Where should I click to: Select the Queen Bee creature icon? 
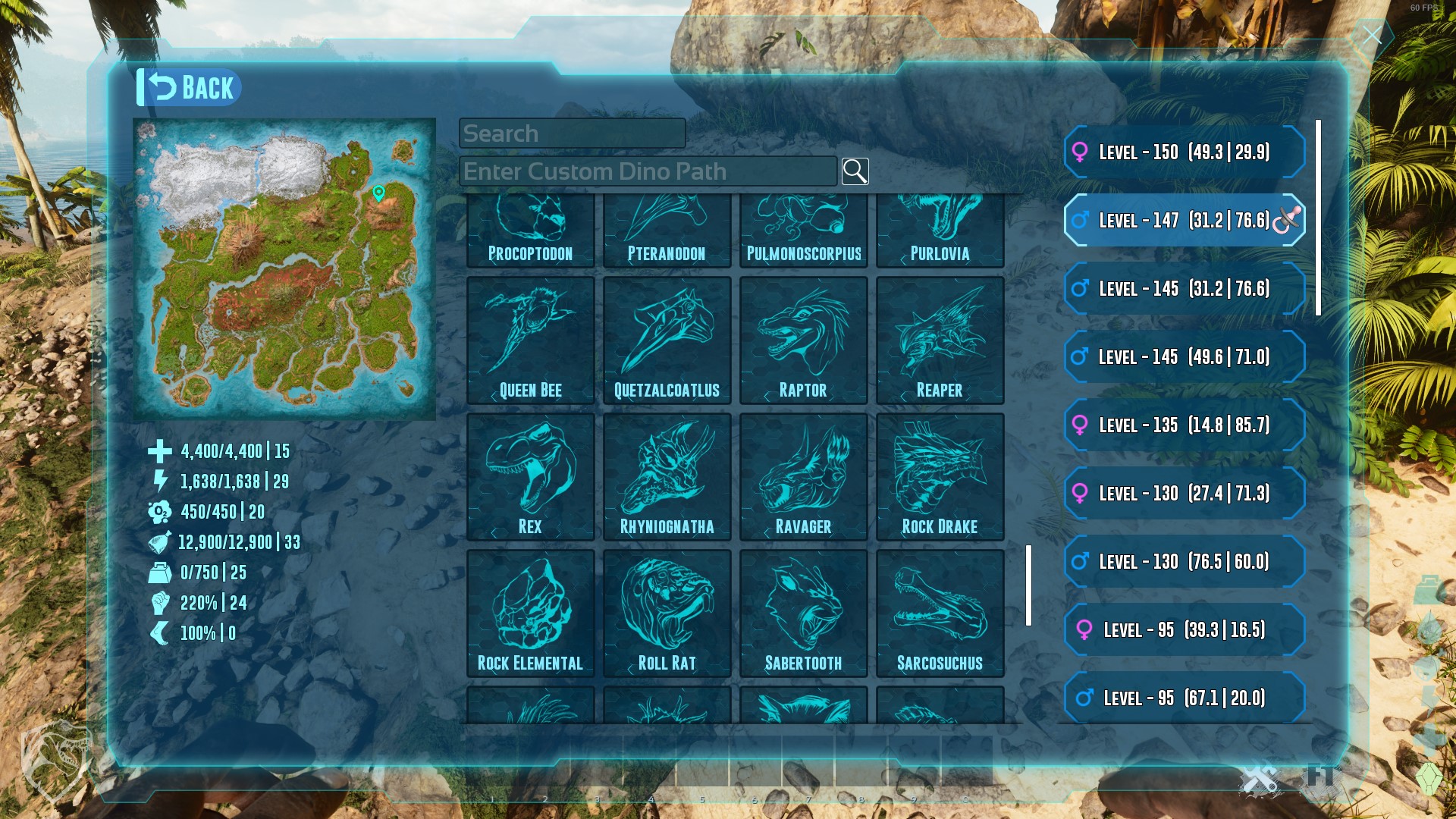(531, 337)
